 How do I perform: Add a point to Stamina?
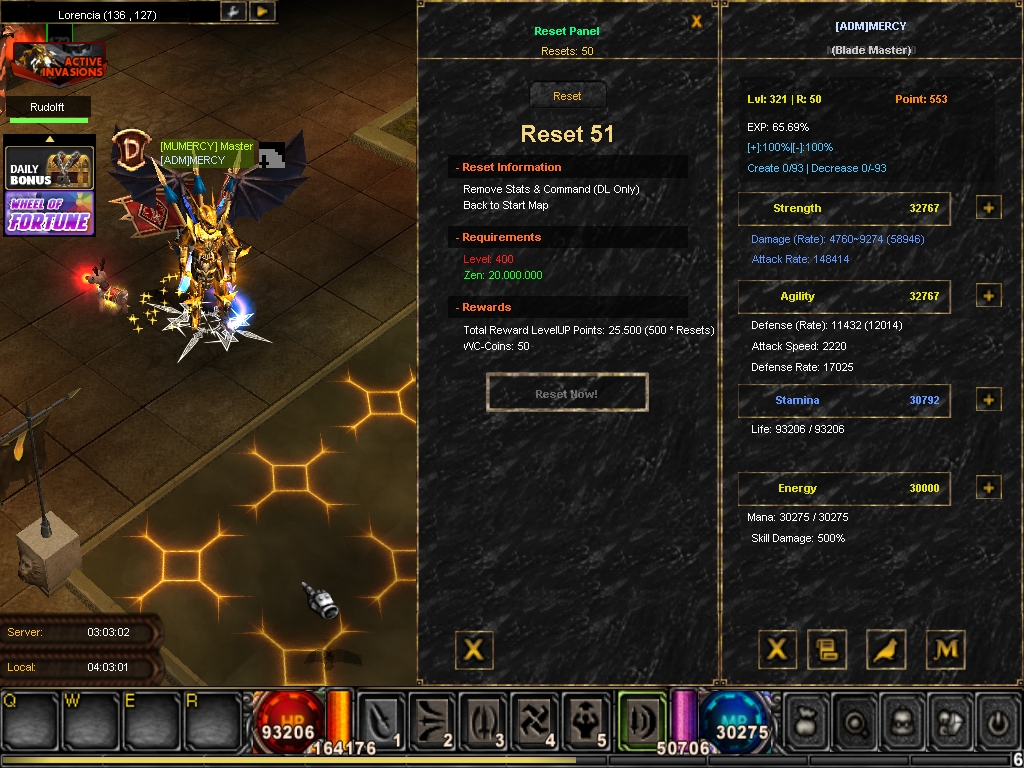(988, 400)
